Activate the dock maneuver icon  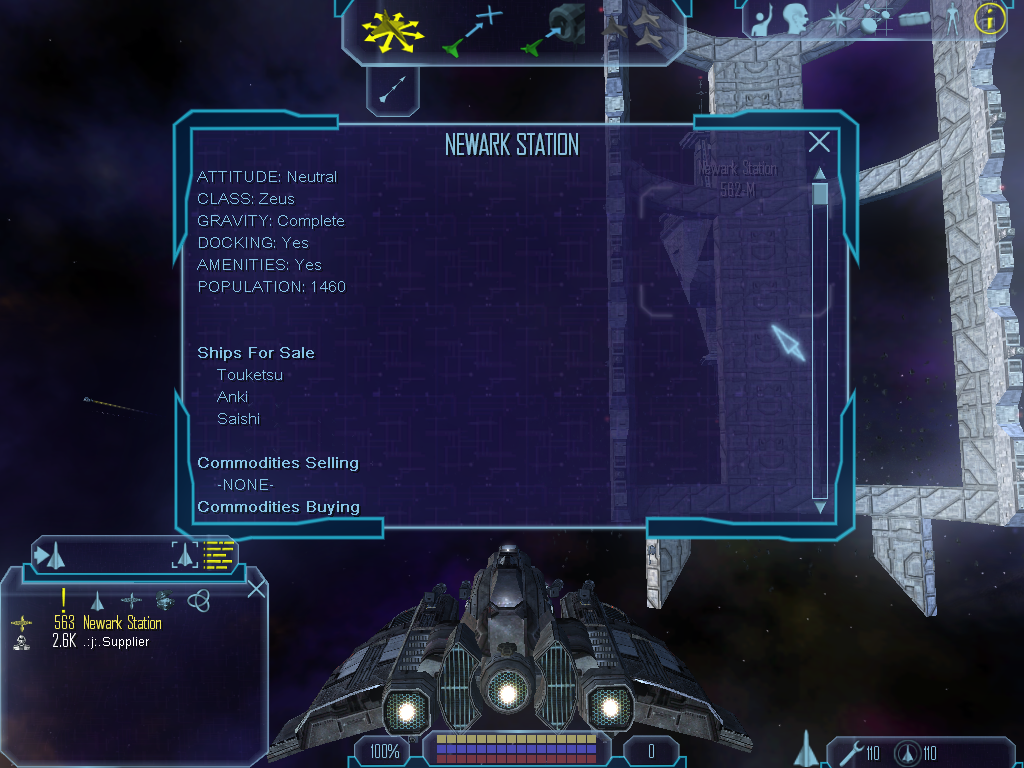pos(553,30)
